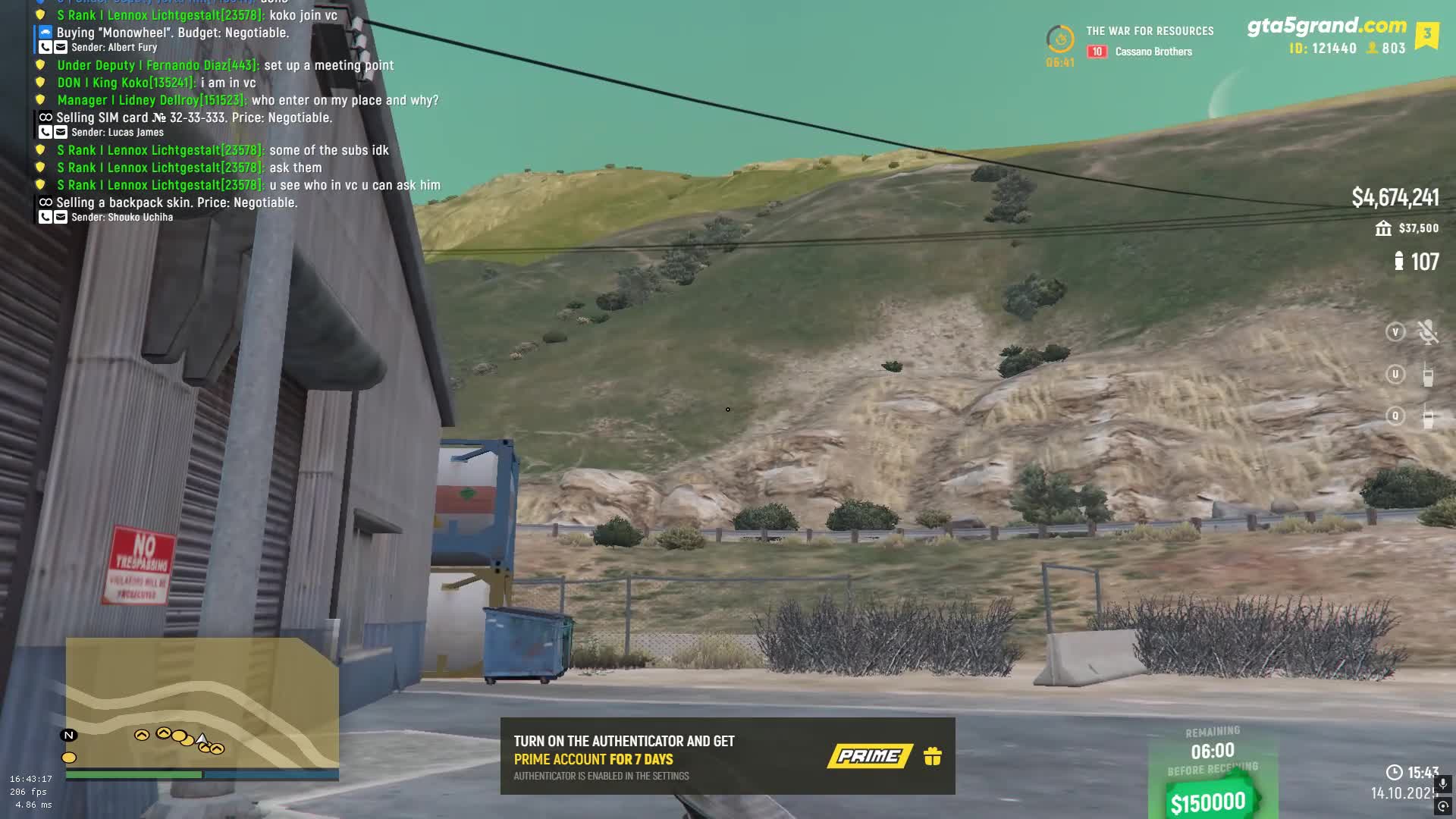Click the north marker on the minimap
Image resolution: width=1456 pixels, height=819 pixels.
coord(69,735)
